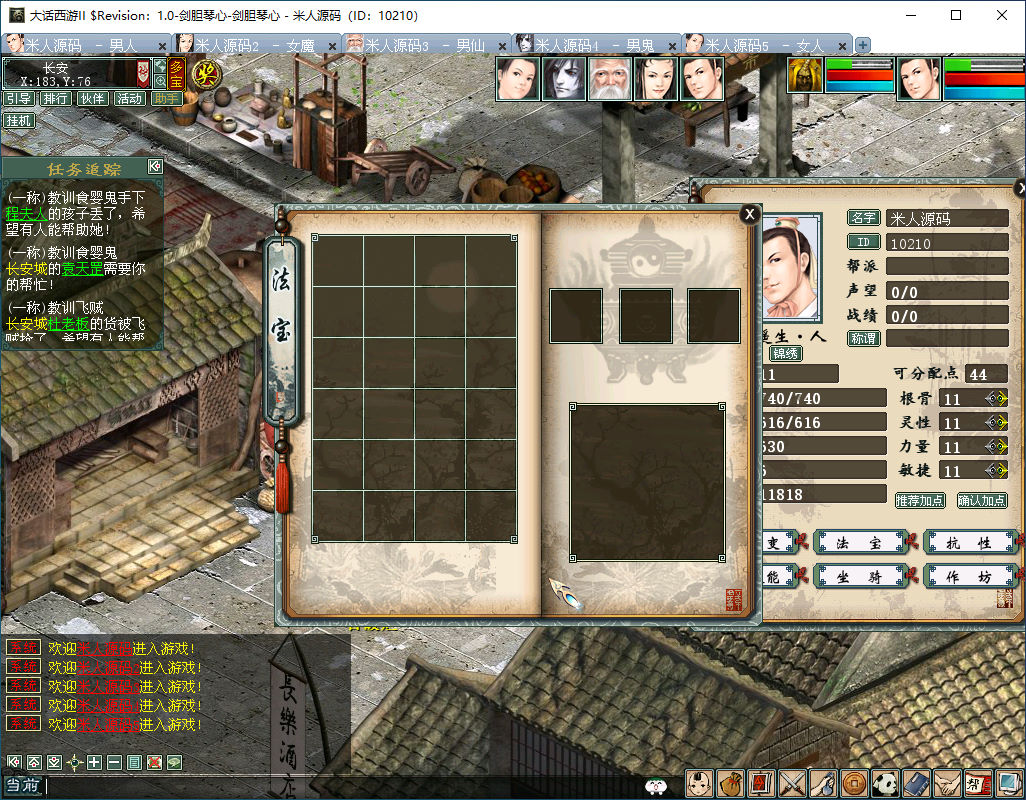1026x800 pixels.
Task: Maximize the game window
Action: click(956, 15)
